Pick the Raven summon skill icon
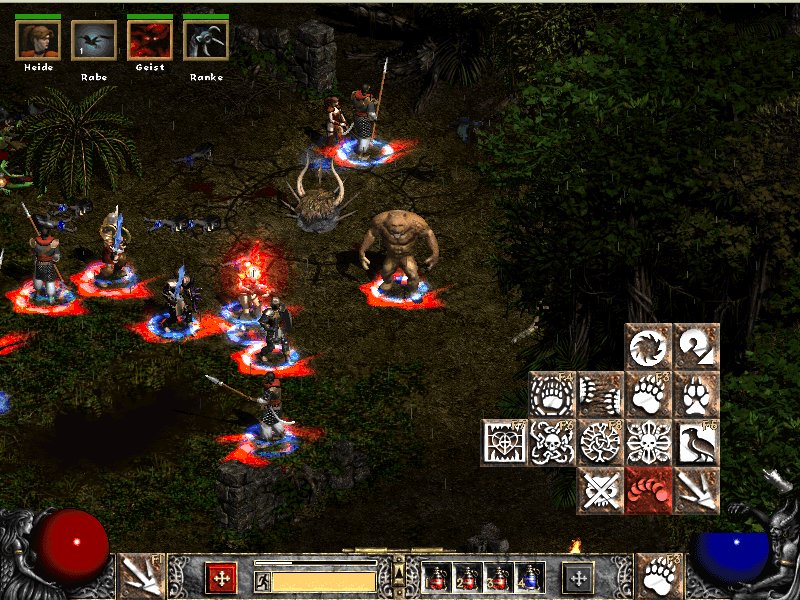 pyautogui.click(x=697, y=442)
